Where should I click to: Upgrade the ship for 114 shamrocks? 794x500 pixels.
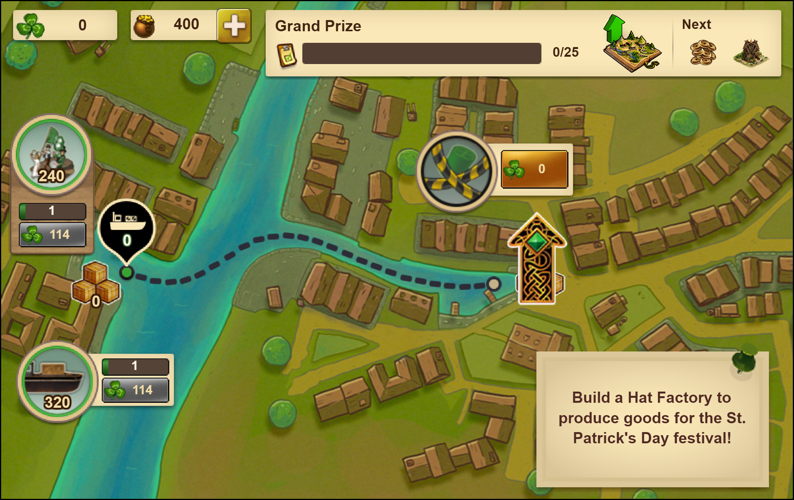pyautogui.click(x=135, y=390)
